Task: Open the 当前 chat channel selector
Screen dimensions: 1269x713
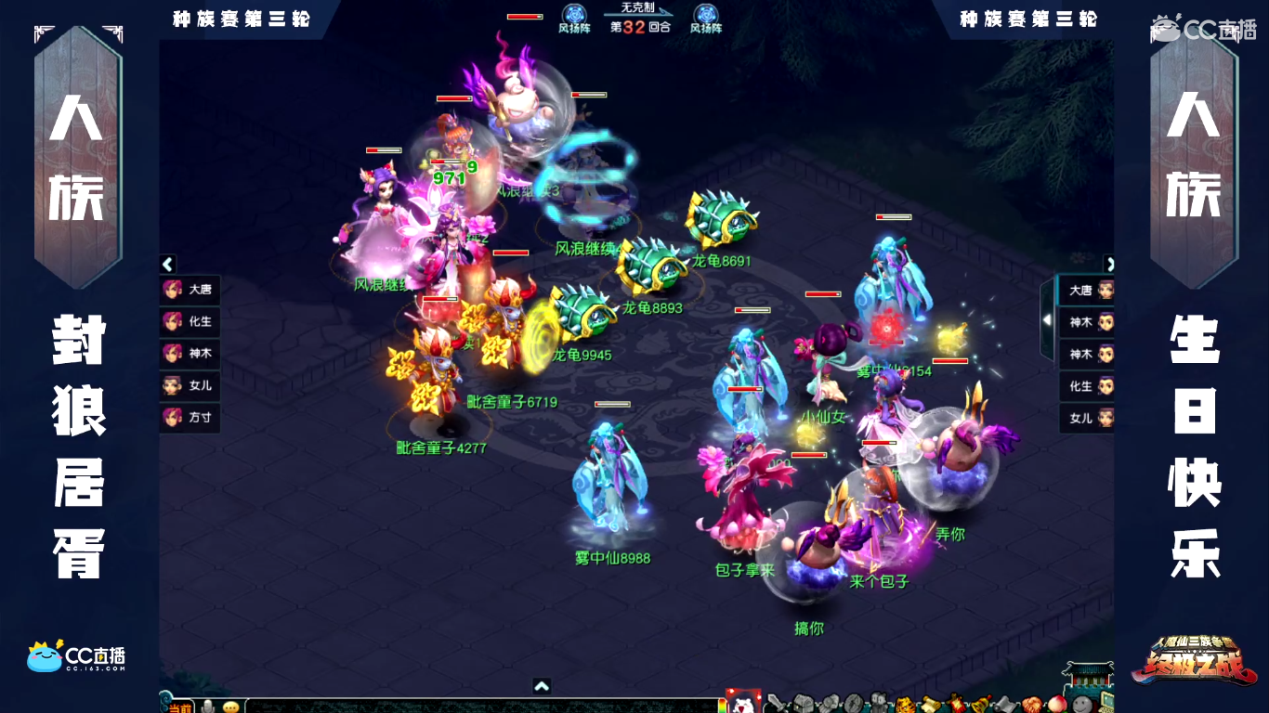Action: coord(179,706)
